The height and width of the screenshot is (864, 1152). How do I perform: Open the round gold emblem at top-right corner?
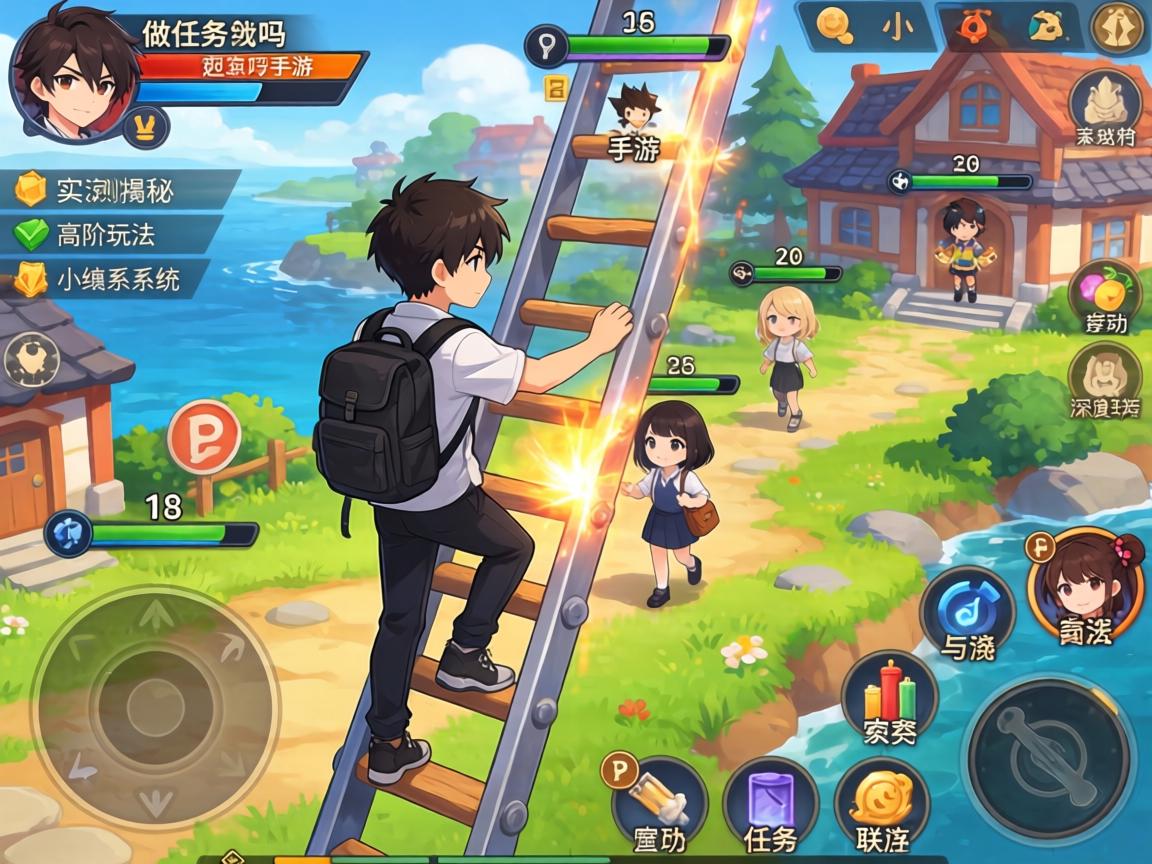[x=1117, y=27]
